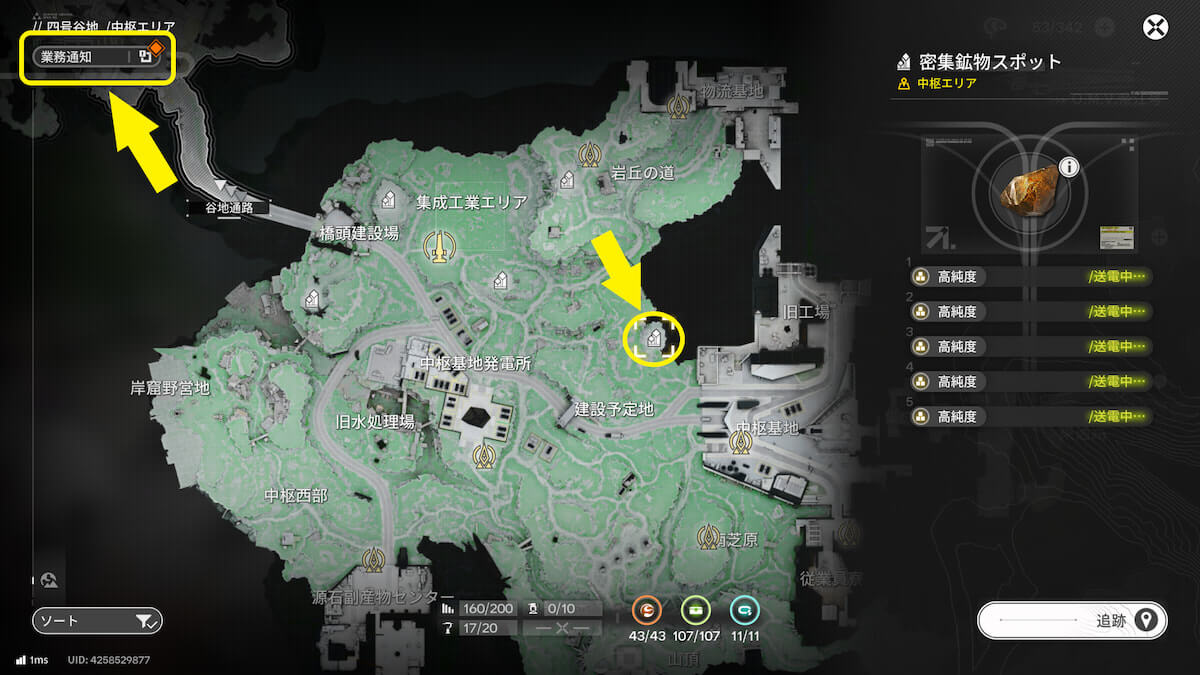1200x675 pixels.
Task: Select the marker below 中枢基地発電所
Action: [484, 456]
